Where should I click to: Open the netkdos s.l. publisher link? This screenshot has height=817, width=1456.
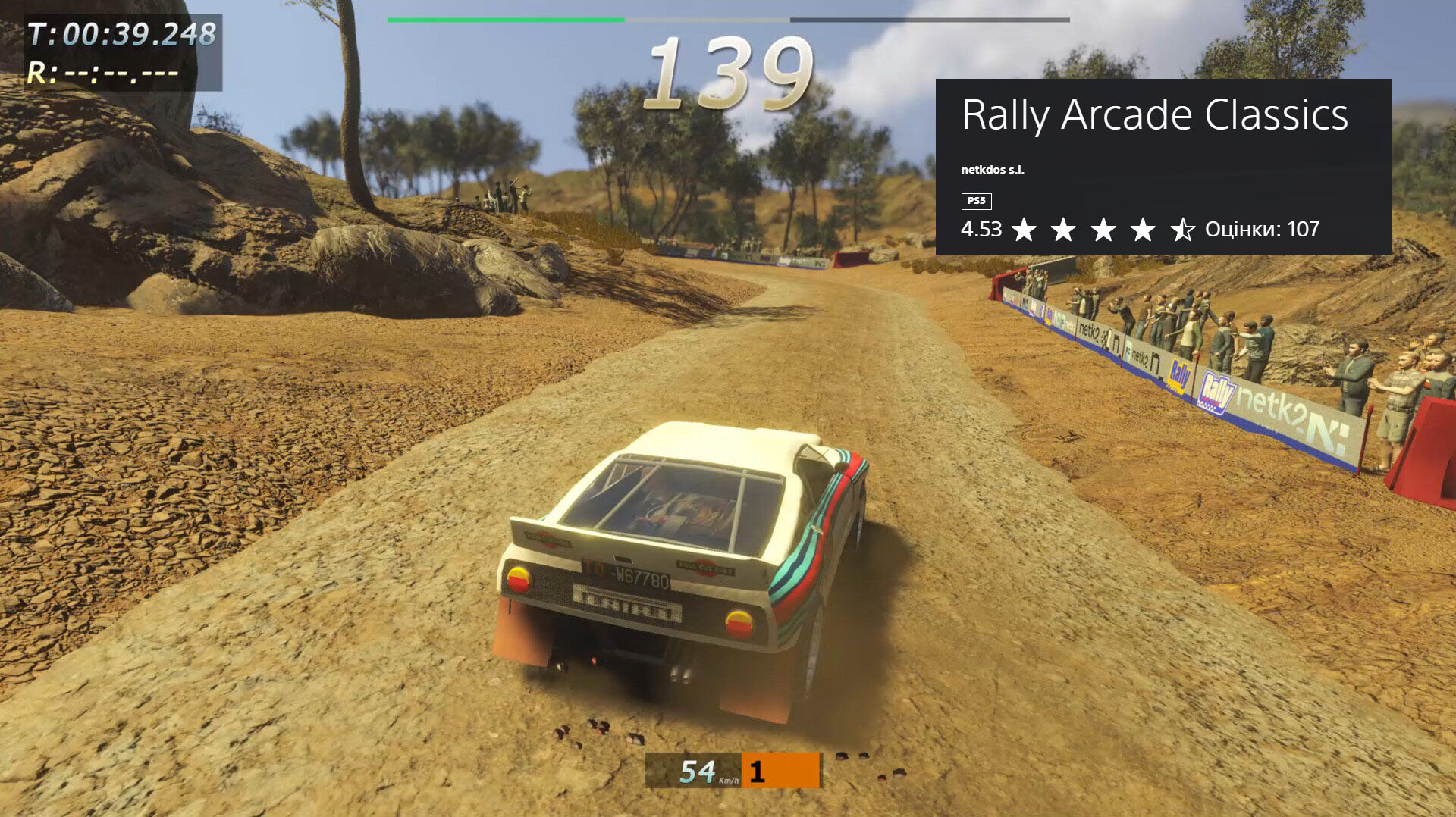tap(992, 170)
